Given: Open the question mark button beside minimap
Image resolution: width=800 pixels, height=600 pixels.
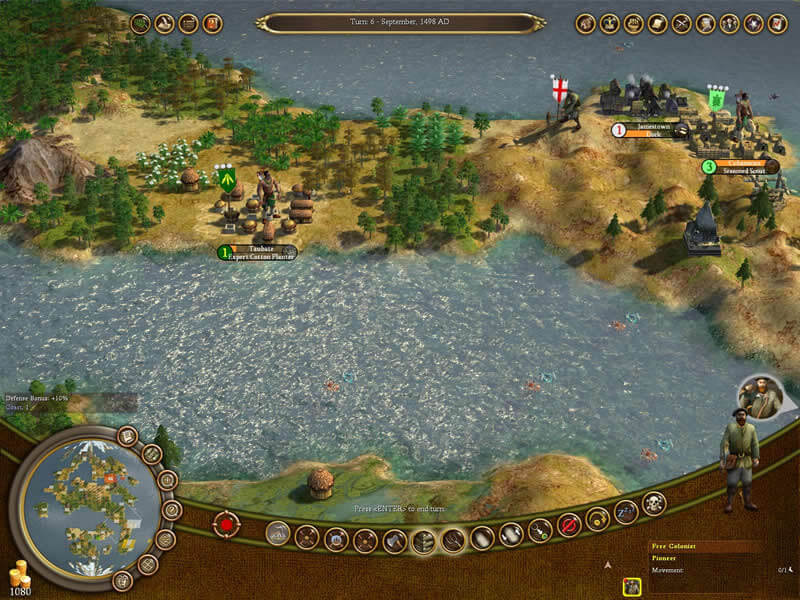Looking at the screenshot, I should pyautogui.click(x=170, y=509).
